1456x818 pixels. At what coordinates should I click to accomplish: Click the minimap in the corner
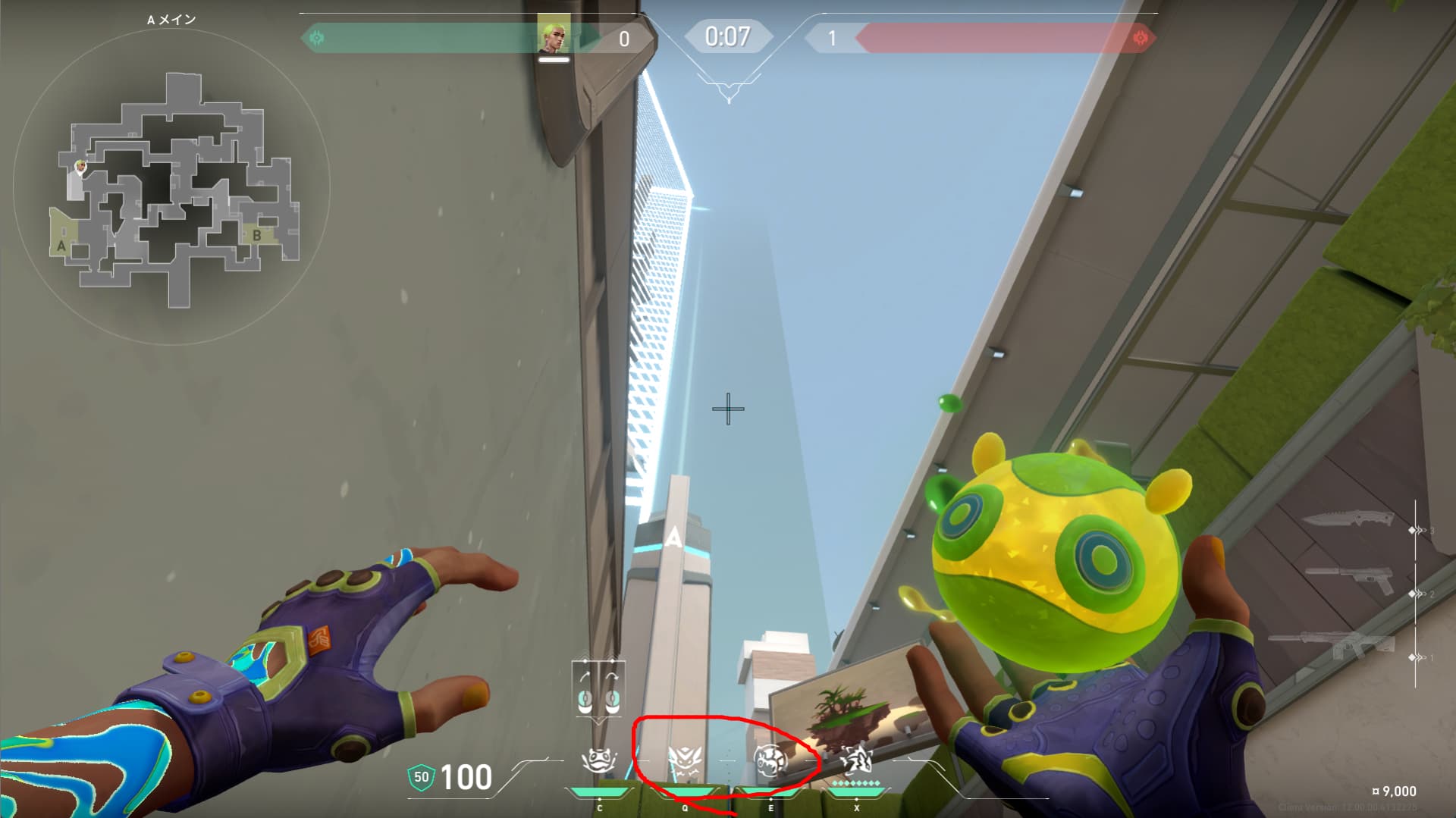click(x=171, y=186)
